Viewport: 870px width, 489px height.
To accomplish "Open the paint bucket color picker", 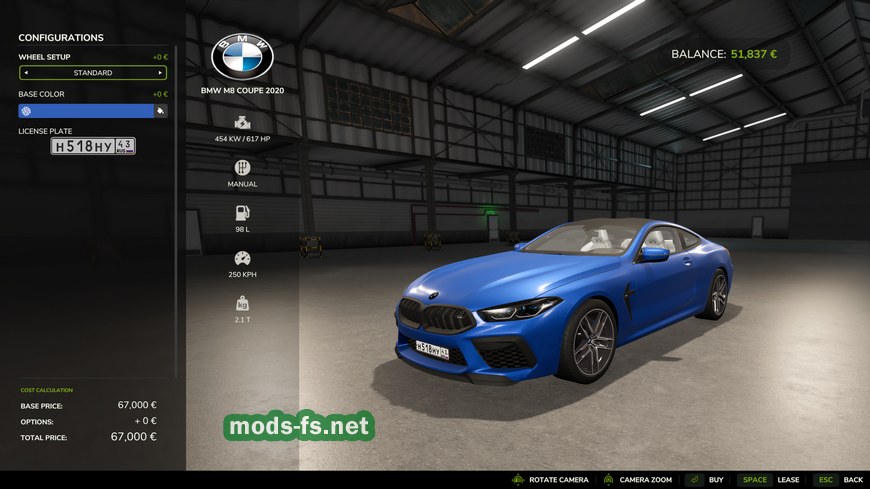I will pos(160,111).
